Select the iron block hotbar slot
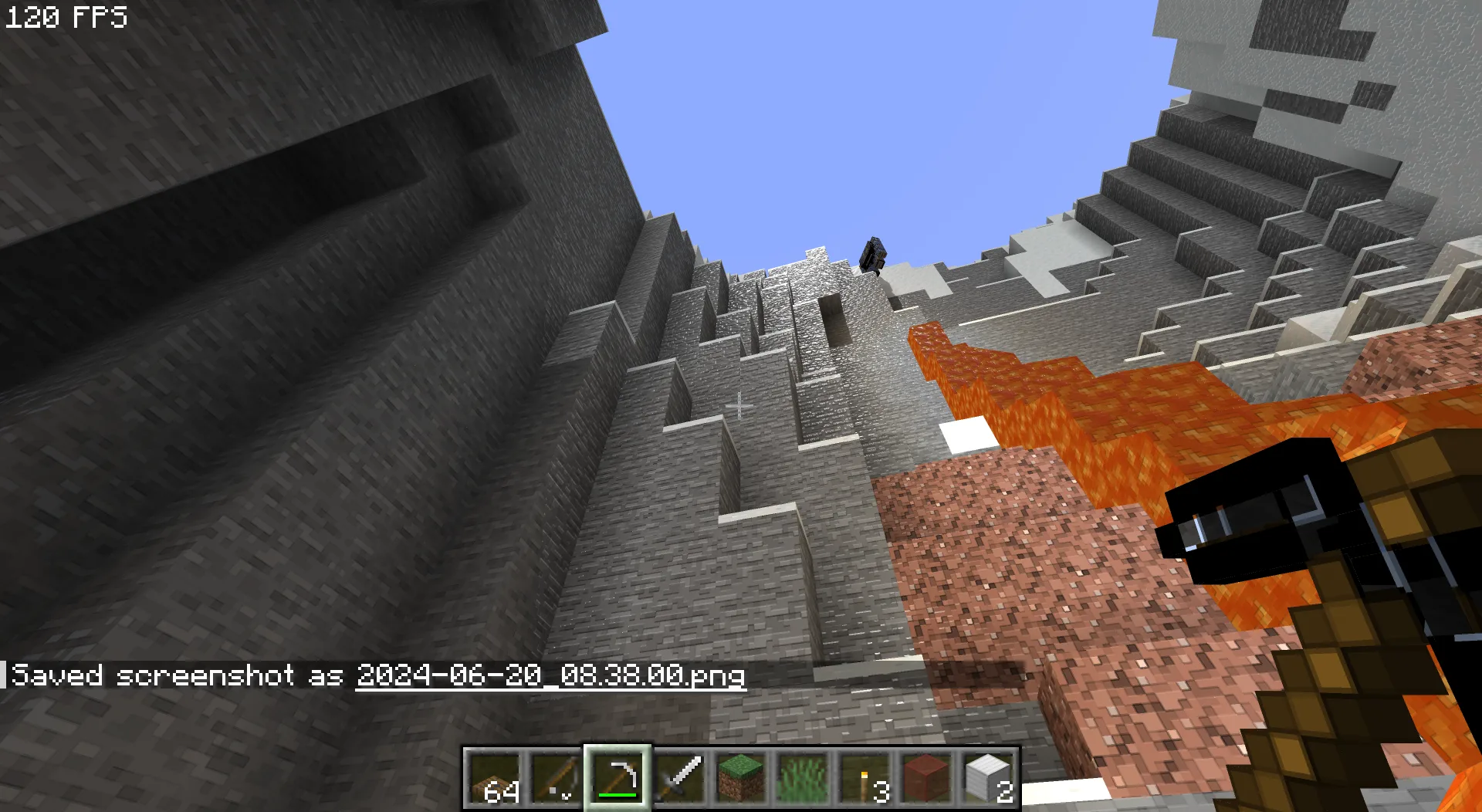The height and width of the screenshot is (812, 1482). (988, 777)
